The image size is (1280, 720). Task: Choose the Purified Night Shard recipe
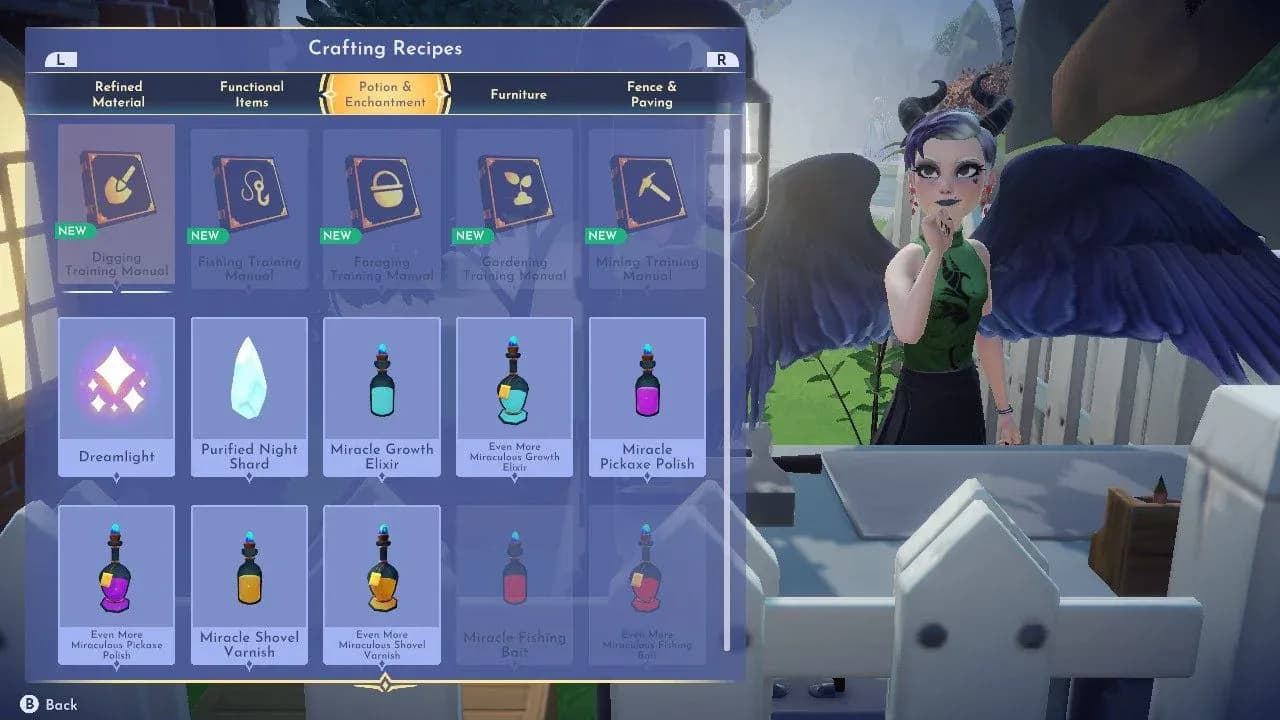tap(249, 396)
